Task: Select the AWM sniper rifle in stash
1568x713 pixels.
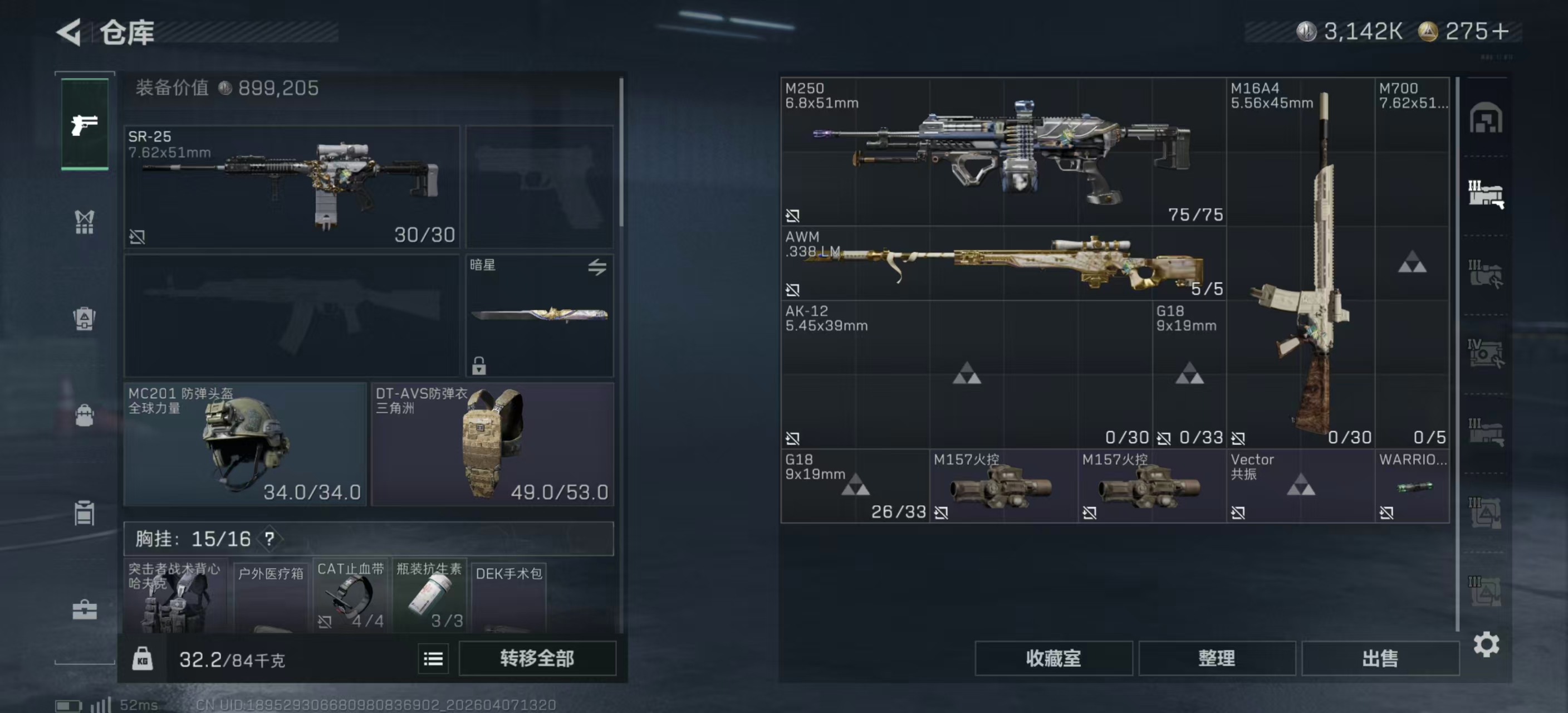Action: point(1002,263)
